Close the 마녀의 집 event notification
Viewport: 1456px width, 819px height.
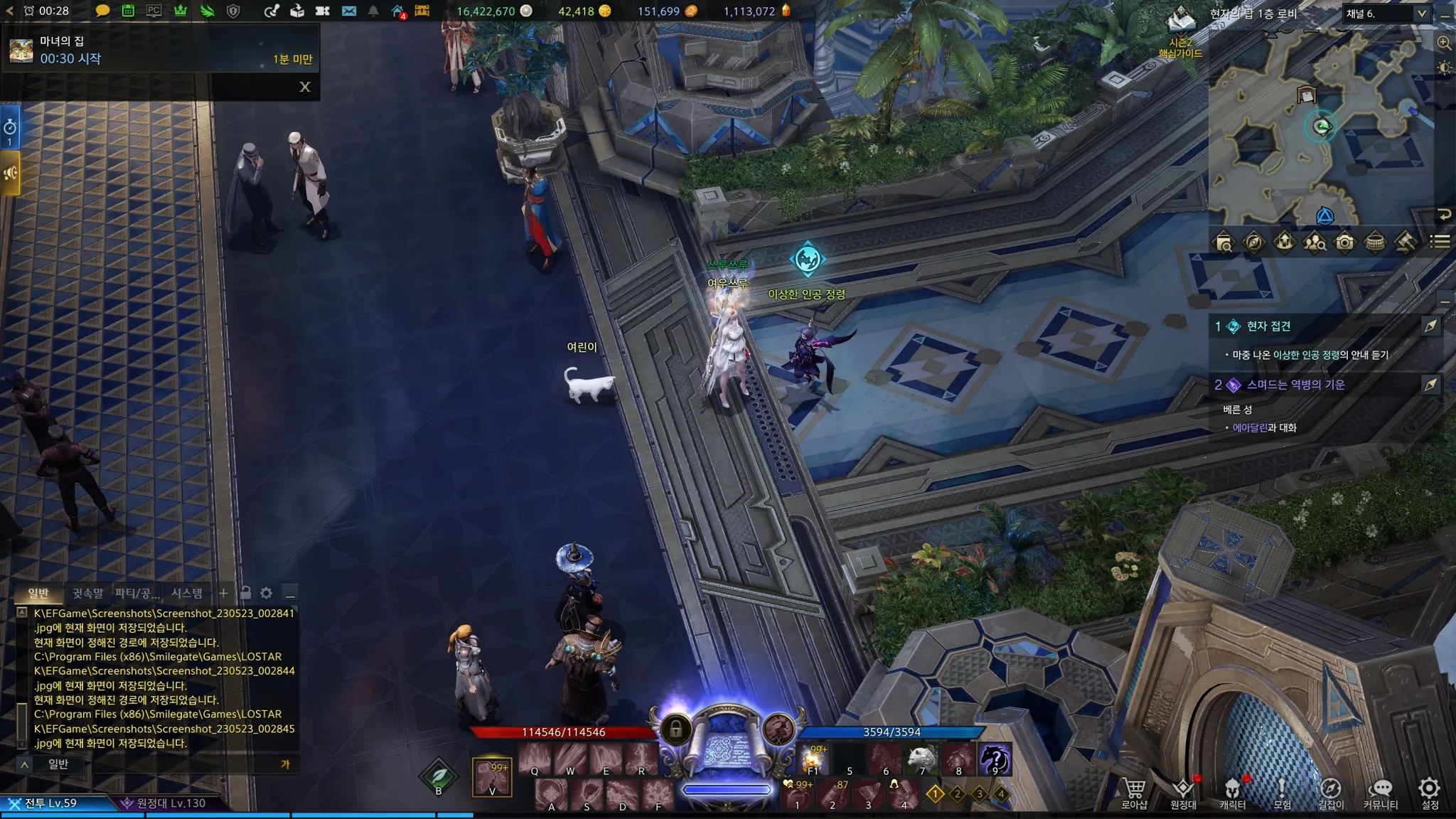tap(305, 87)
